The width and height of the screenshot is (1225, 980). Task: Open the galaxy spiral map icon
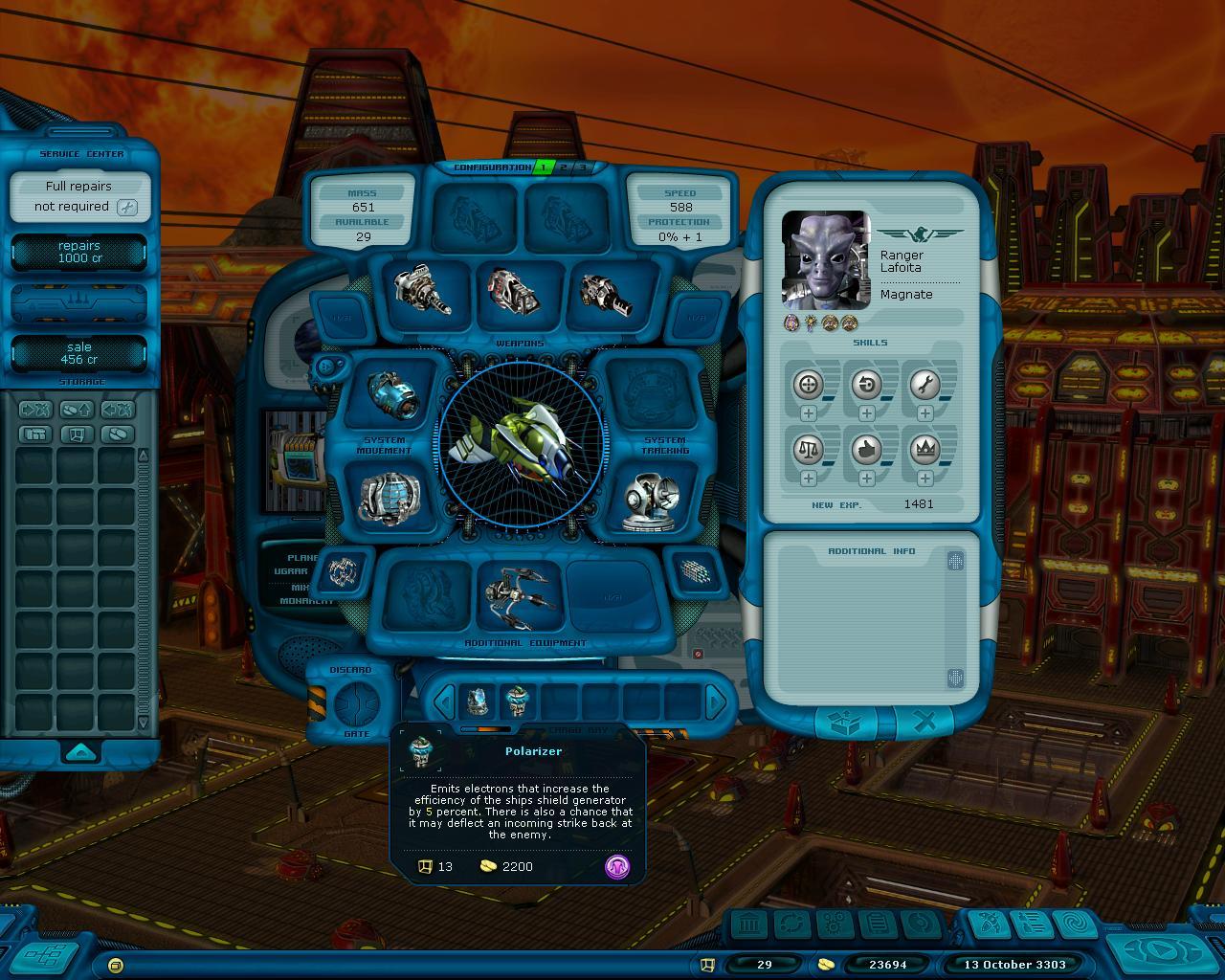[1073, 924]
